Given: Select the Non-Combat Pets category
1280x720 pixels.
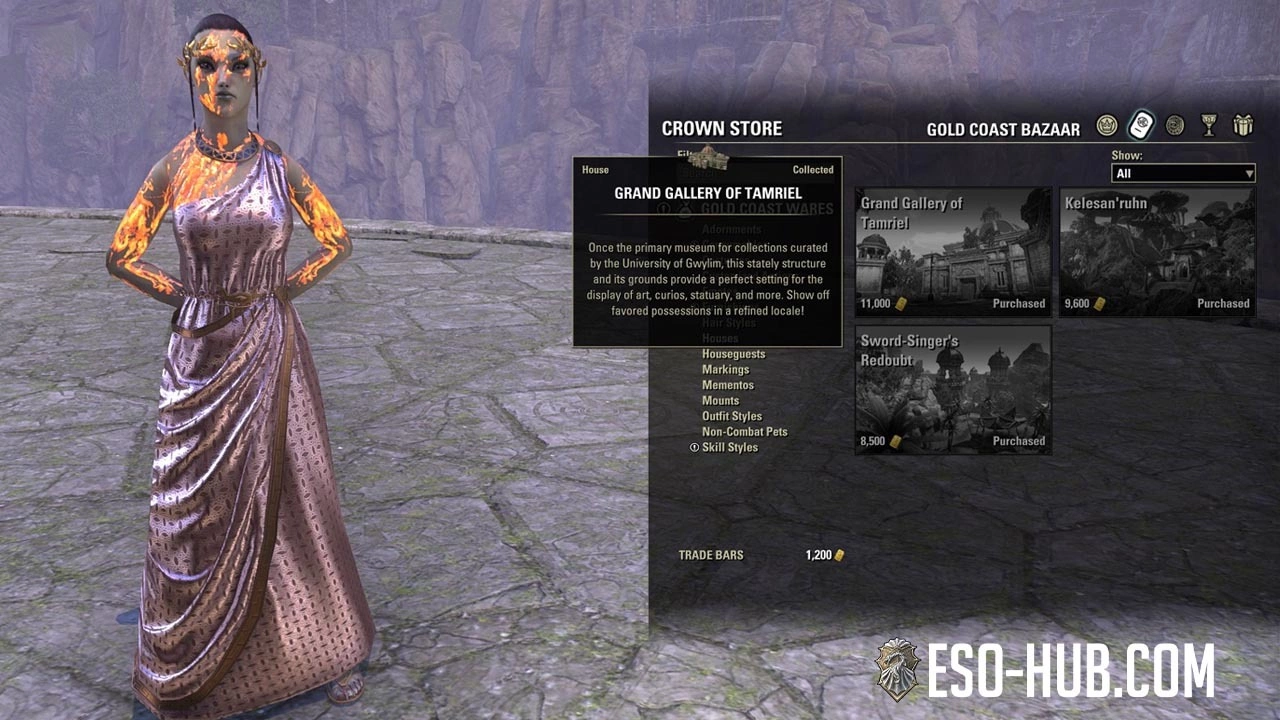Looking at the screenshot, I should click(x=744, y=432).
